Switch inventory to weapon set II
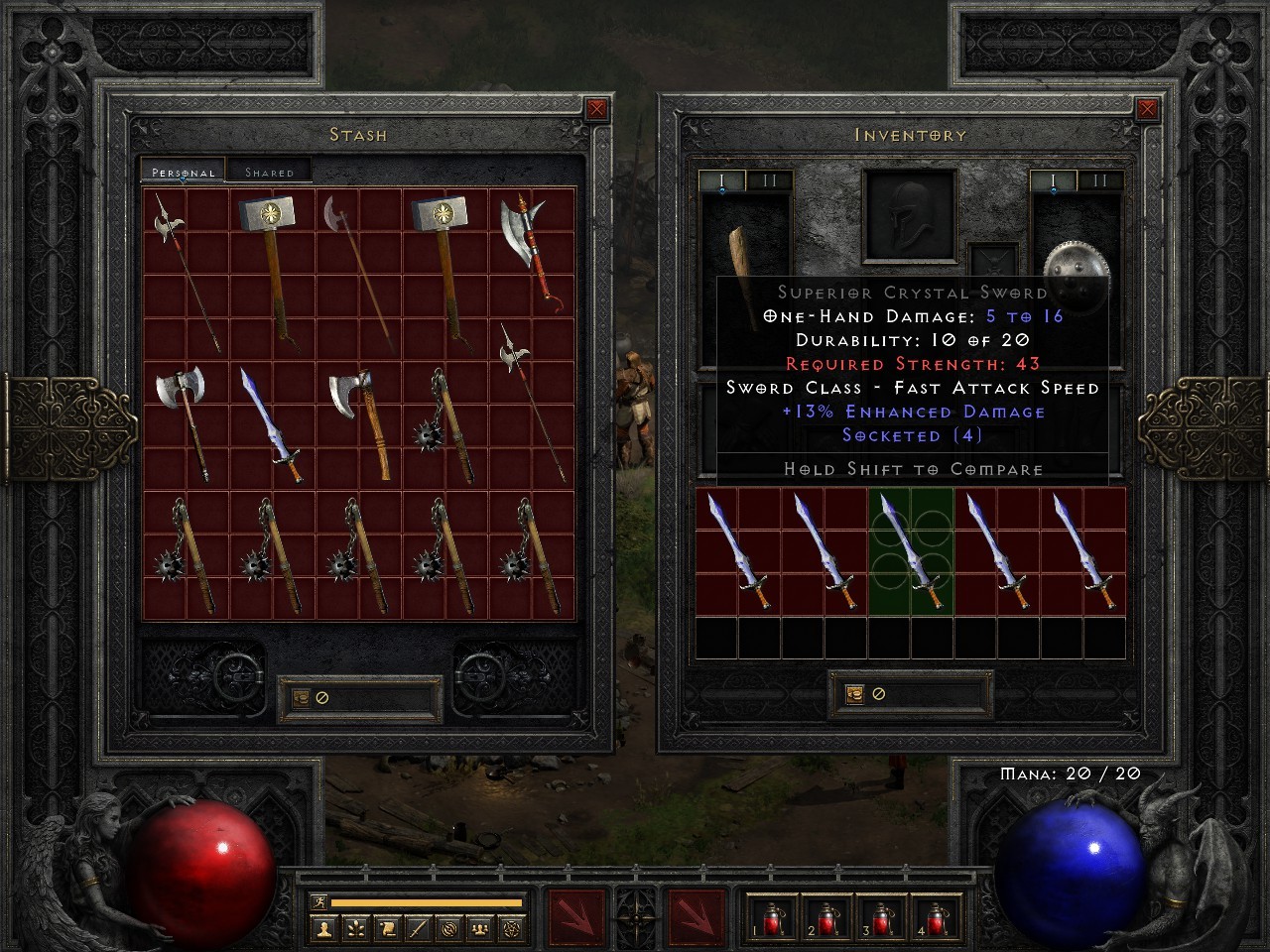Image resolution: width=1270 pixels, height=952 pixels. [1099, 181]
